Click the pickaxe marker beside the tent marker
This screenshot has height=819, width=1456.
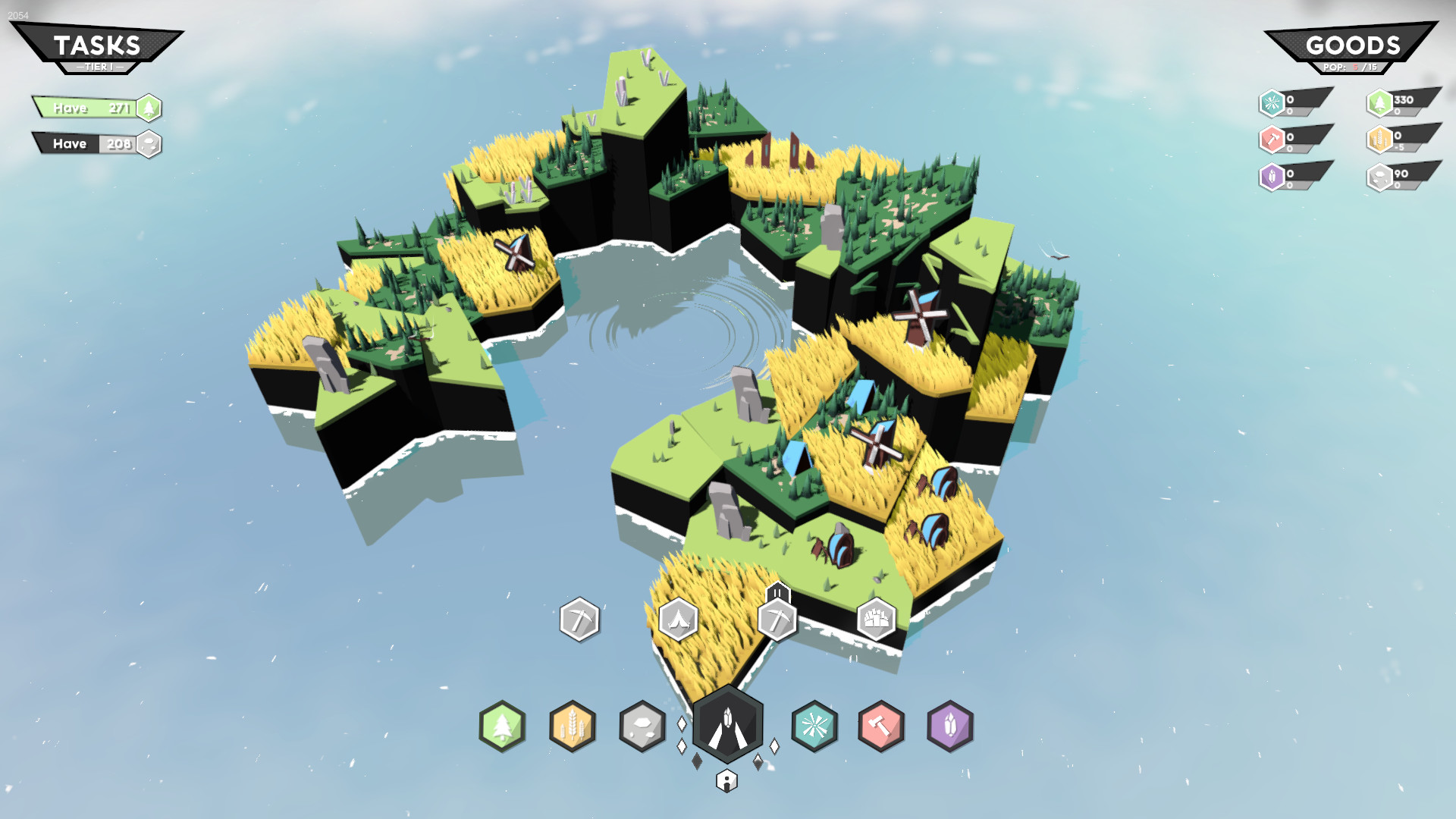pos(779,620)
